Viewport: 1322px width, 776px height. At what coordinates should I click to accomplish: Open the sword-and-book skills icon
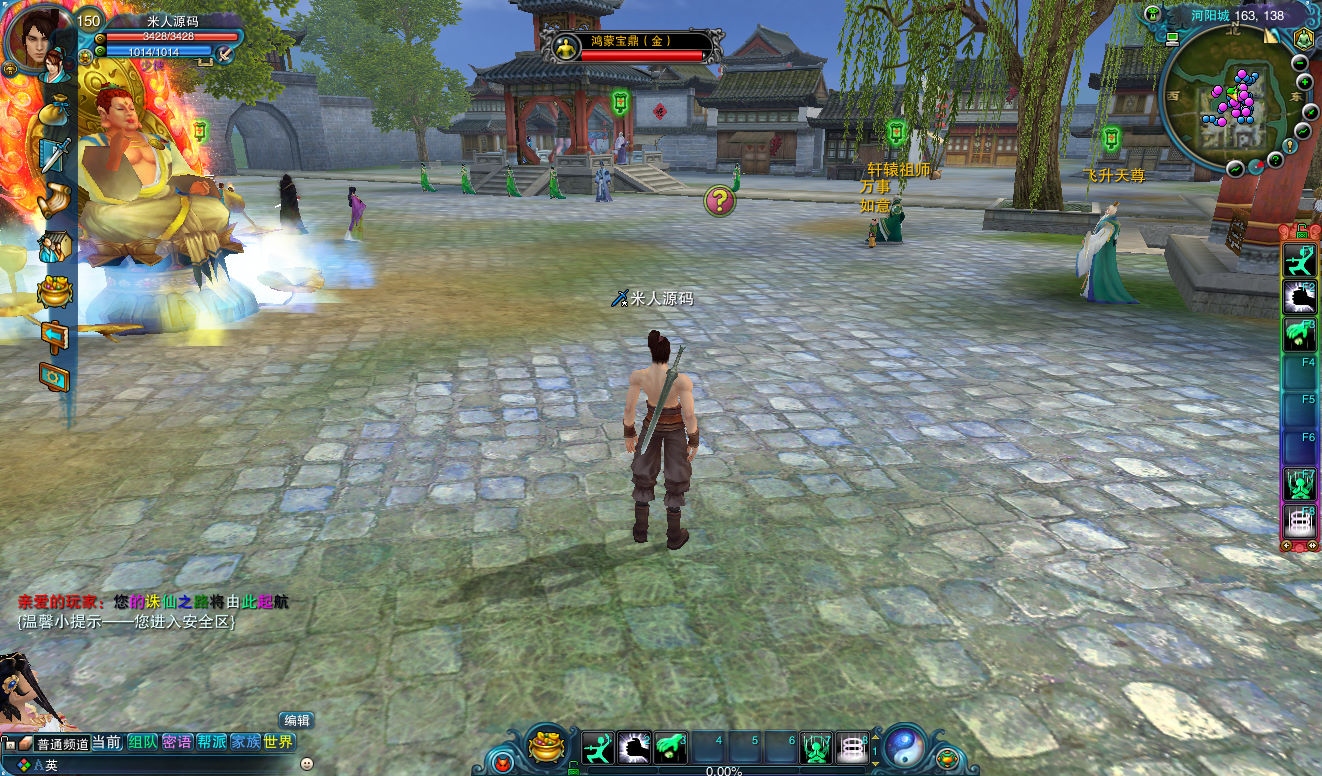(x=55, y=156)
